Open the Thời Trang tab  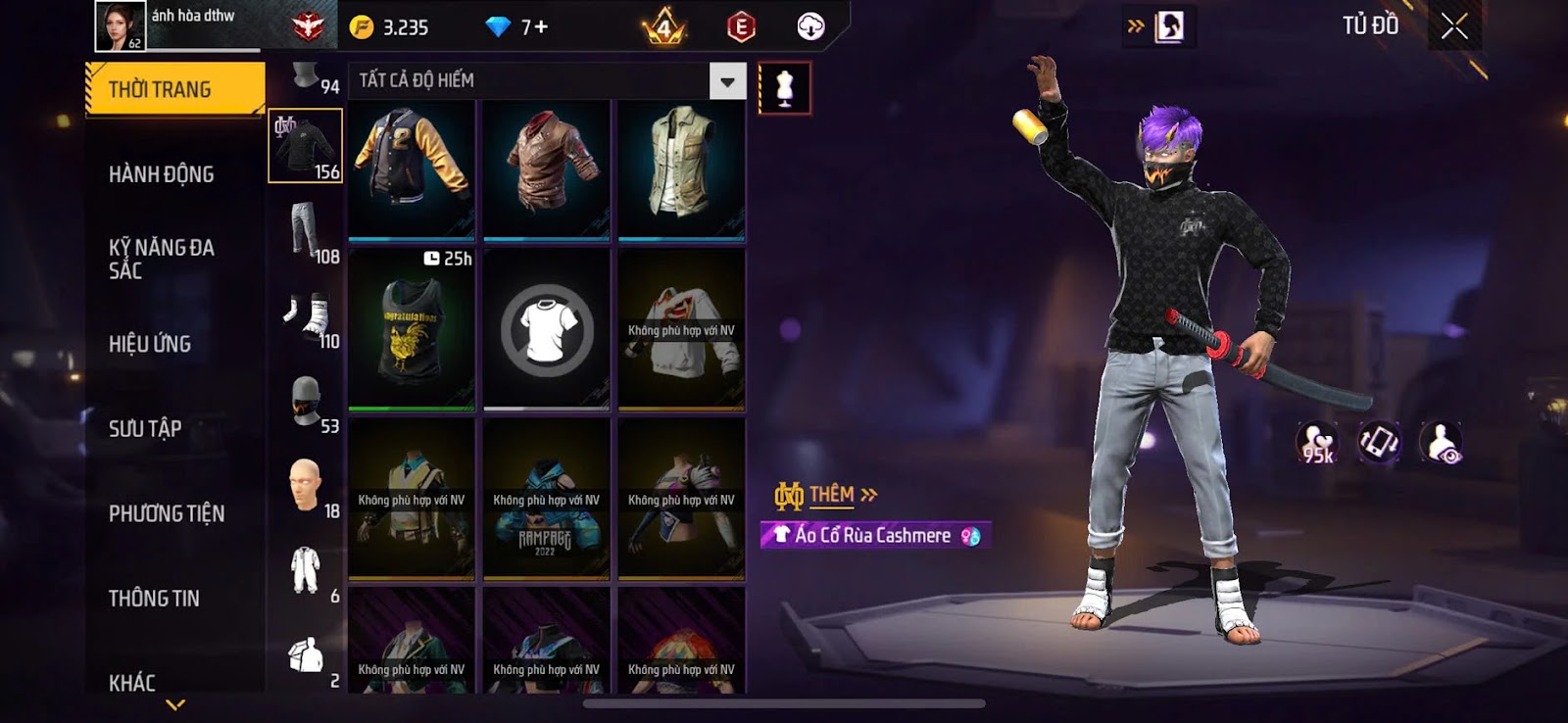pos(174,89)
